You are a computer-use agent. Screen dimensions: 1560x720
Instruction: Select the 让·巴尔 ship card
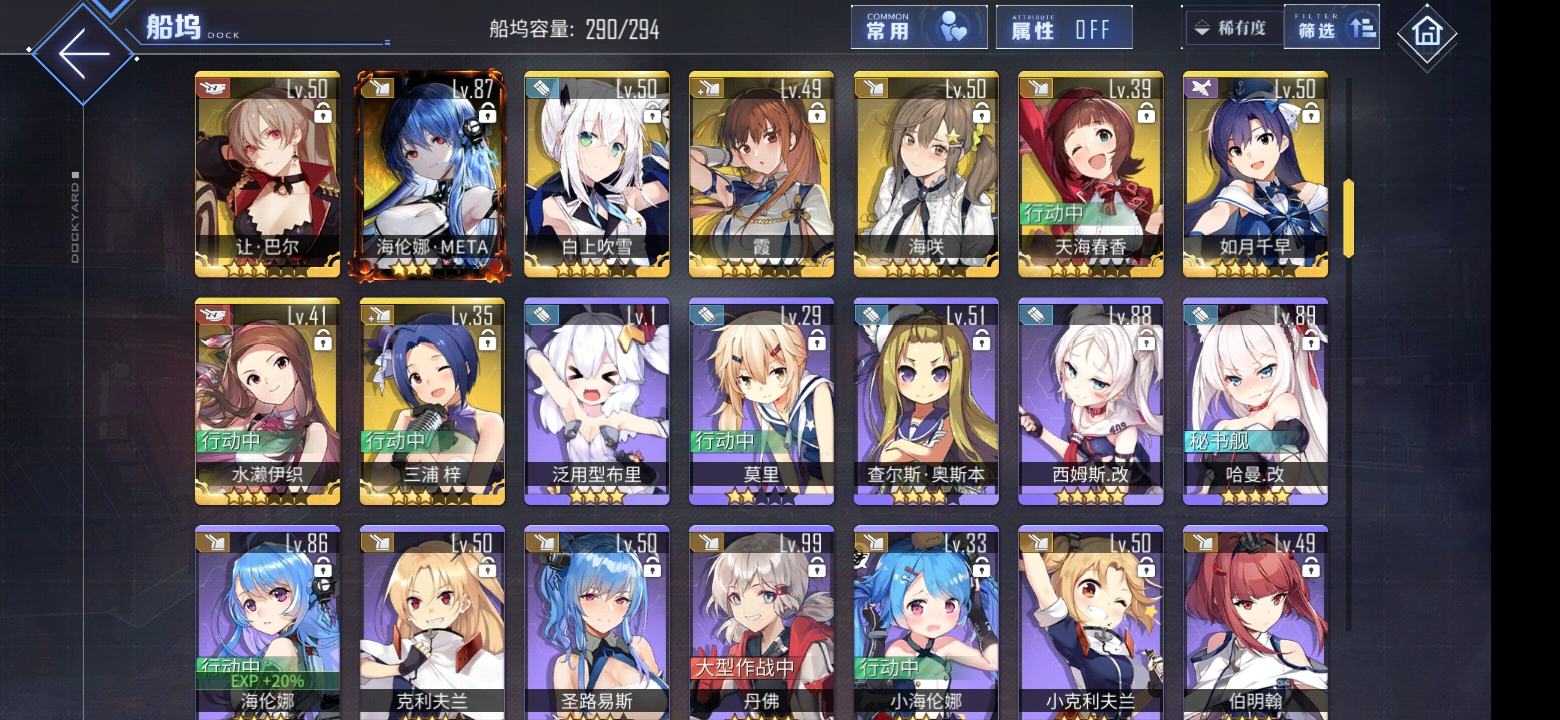[x=267, y=174]
